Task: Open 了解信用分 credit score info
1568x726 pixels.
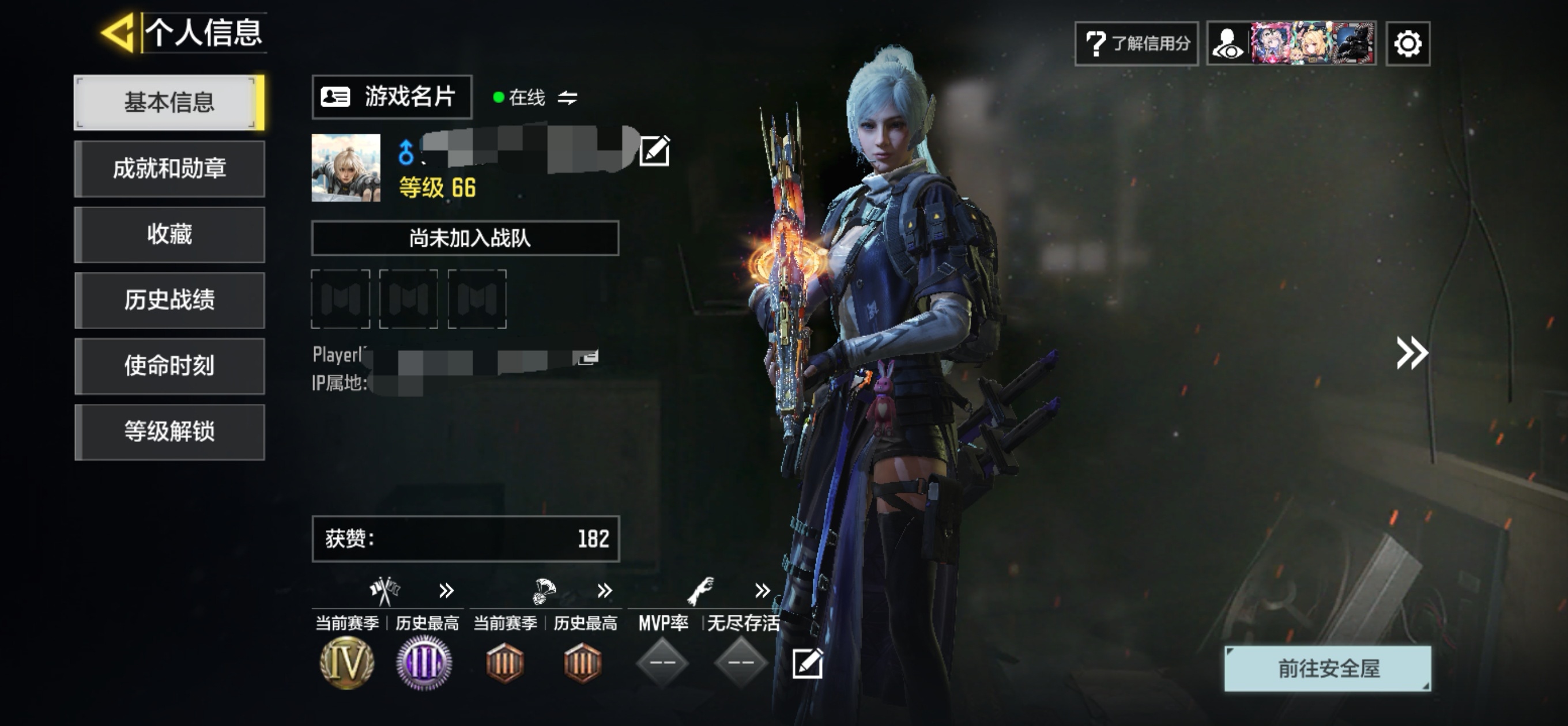Action: [x=1136, y=44]
